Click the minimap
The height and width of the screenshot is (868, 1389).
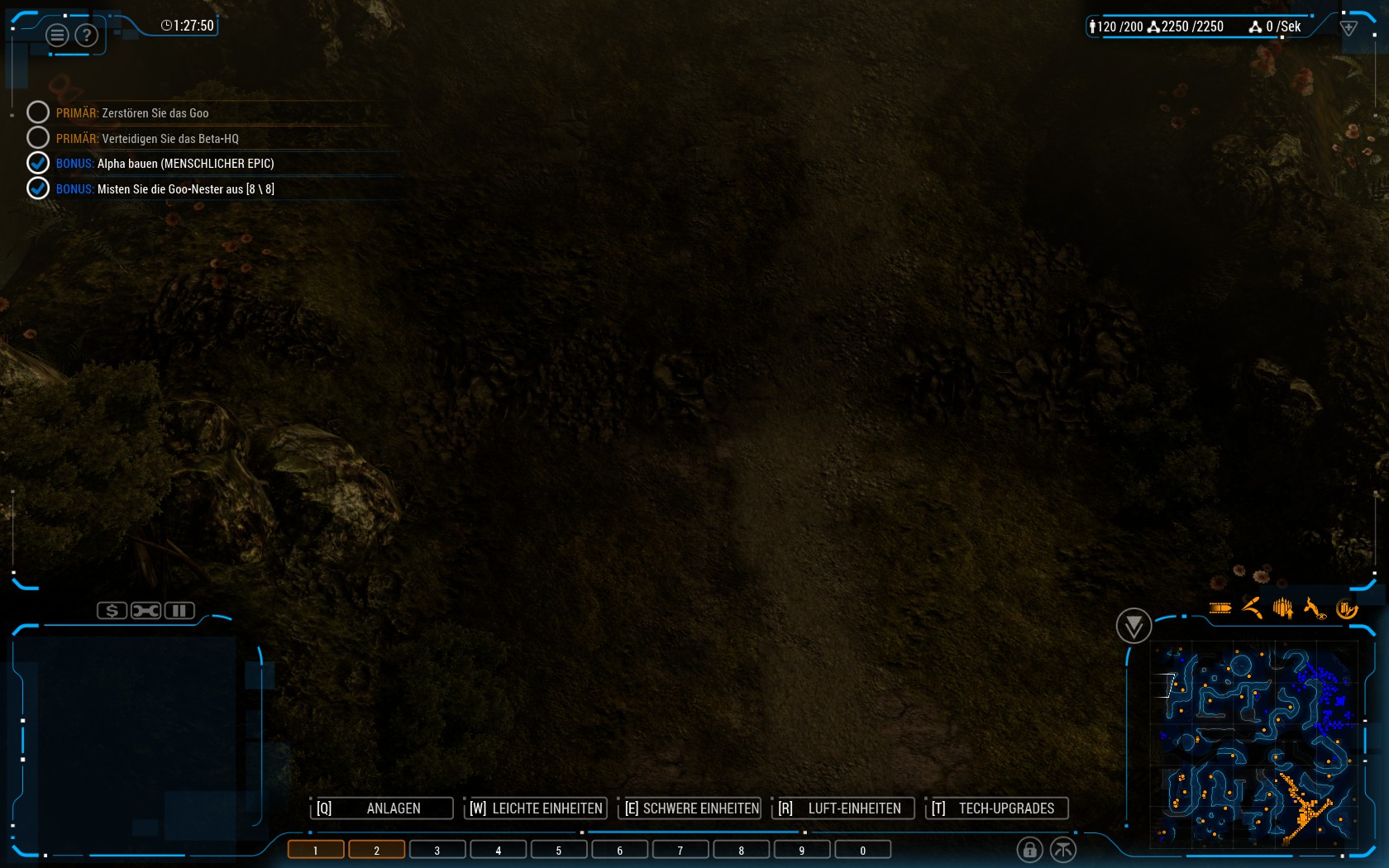coord(1253,744)
